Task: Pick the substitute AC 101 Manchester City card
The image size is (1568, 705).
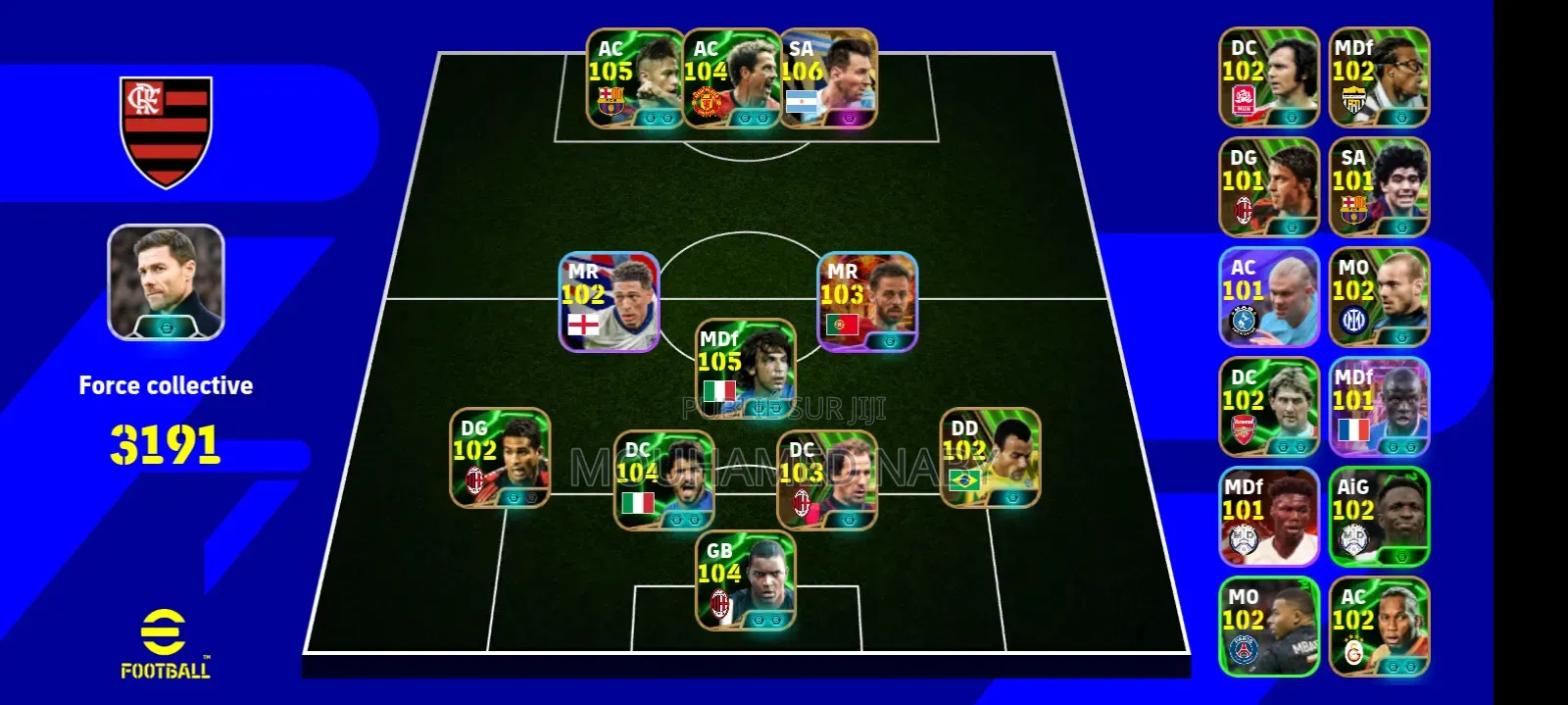Action: 1269,297
